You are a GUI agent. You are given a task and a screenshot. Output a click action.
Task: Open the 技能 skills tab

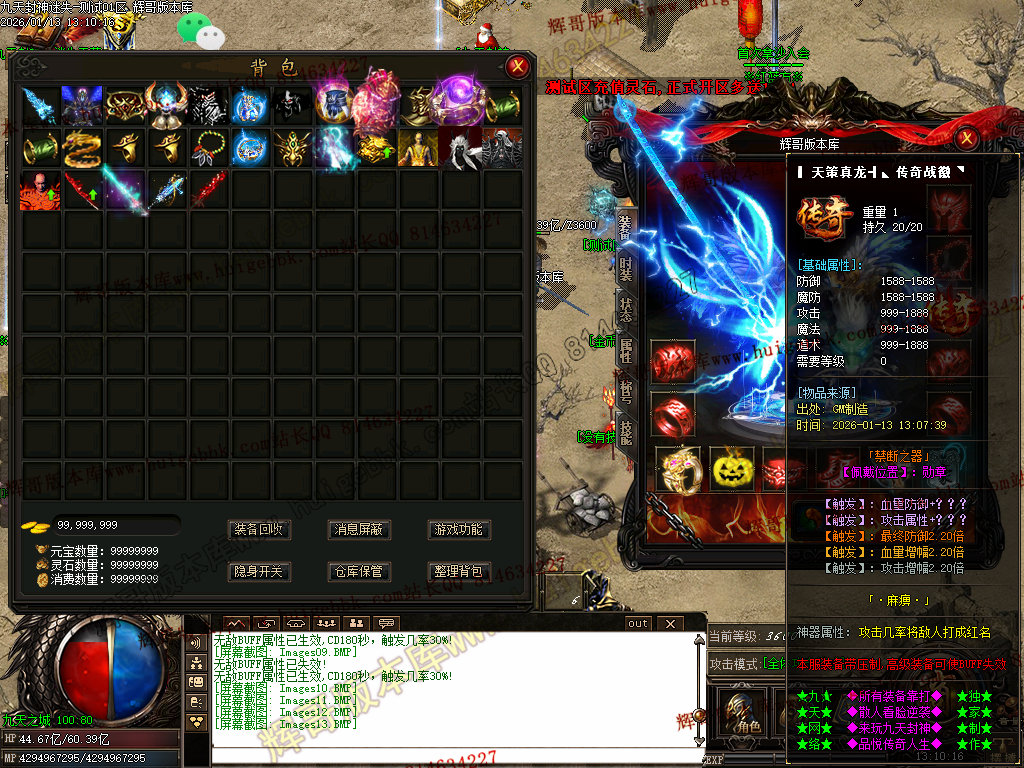click(x=626, y=432)
